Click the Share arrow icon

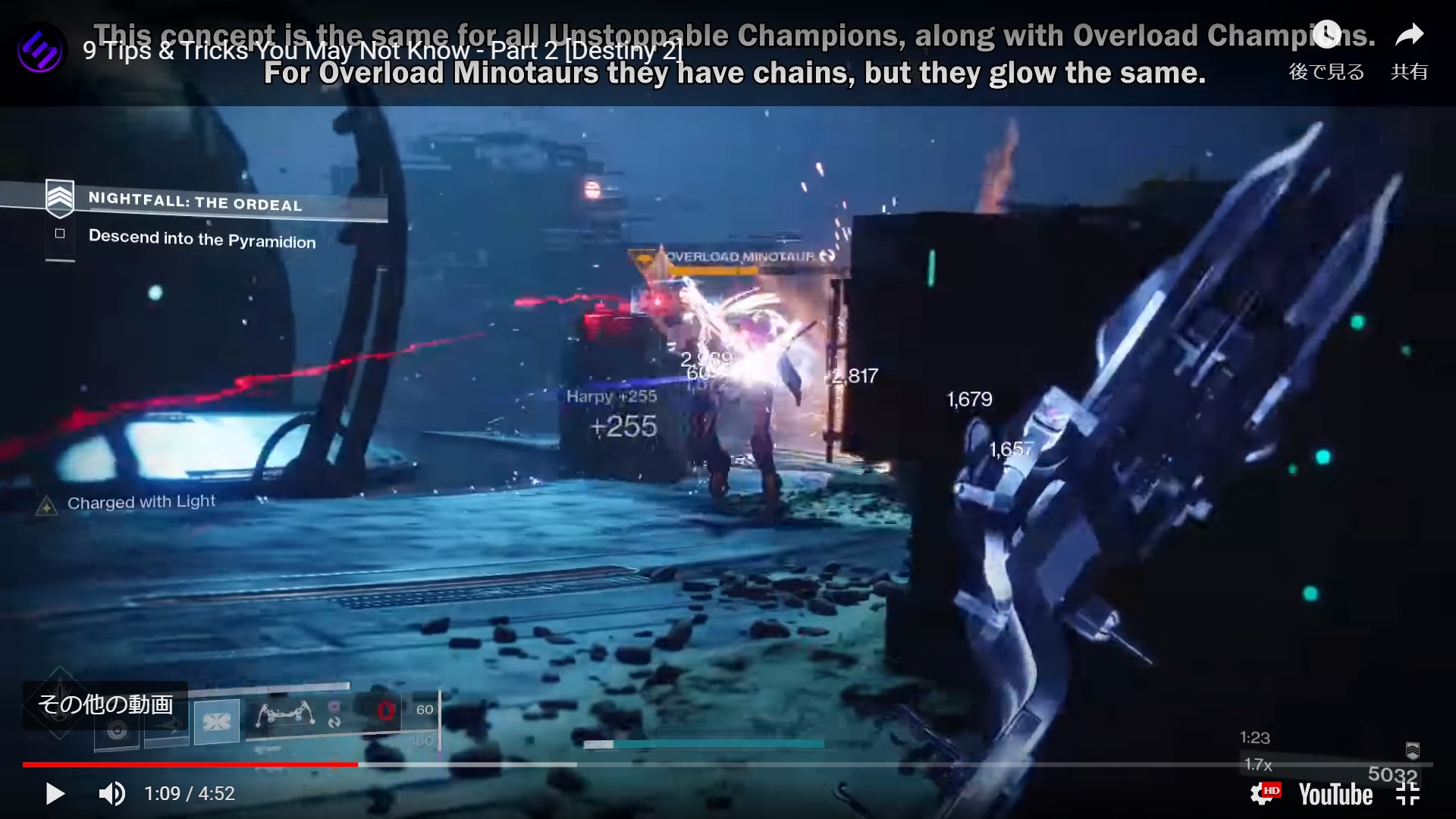1408,33
